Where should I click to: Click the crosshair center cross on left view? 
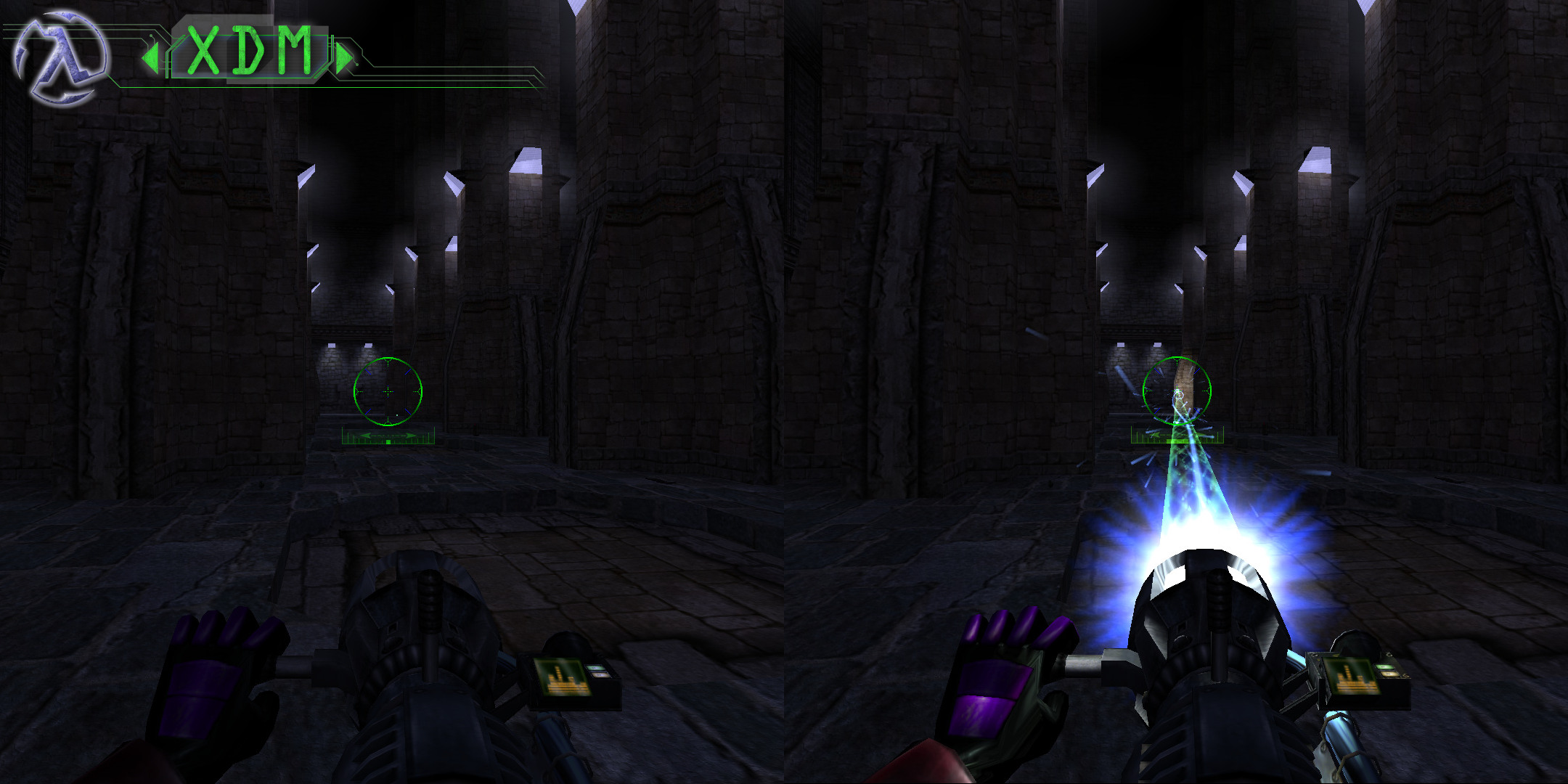[388, 392]
